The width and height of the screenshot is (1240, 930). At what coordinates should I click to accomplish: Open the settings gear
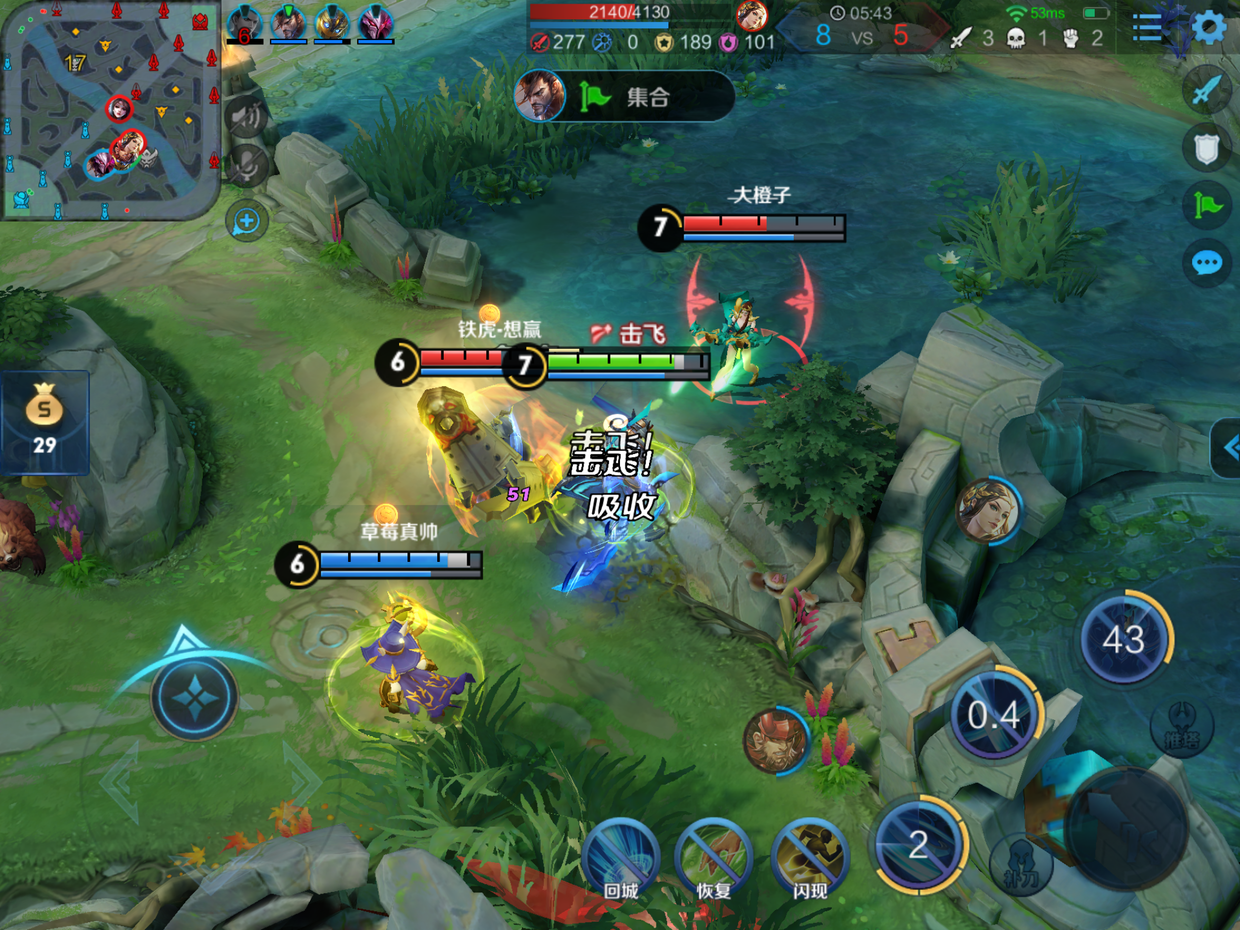1209,28
